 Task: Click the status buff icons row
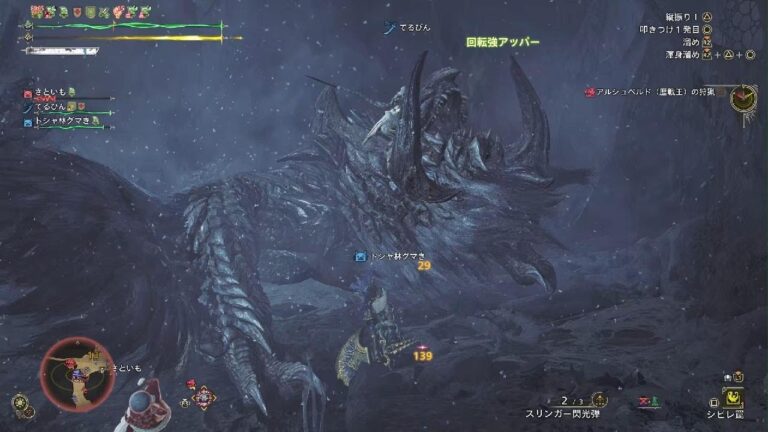pos(90,11)
